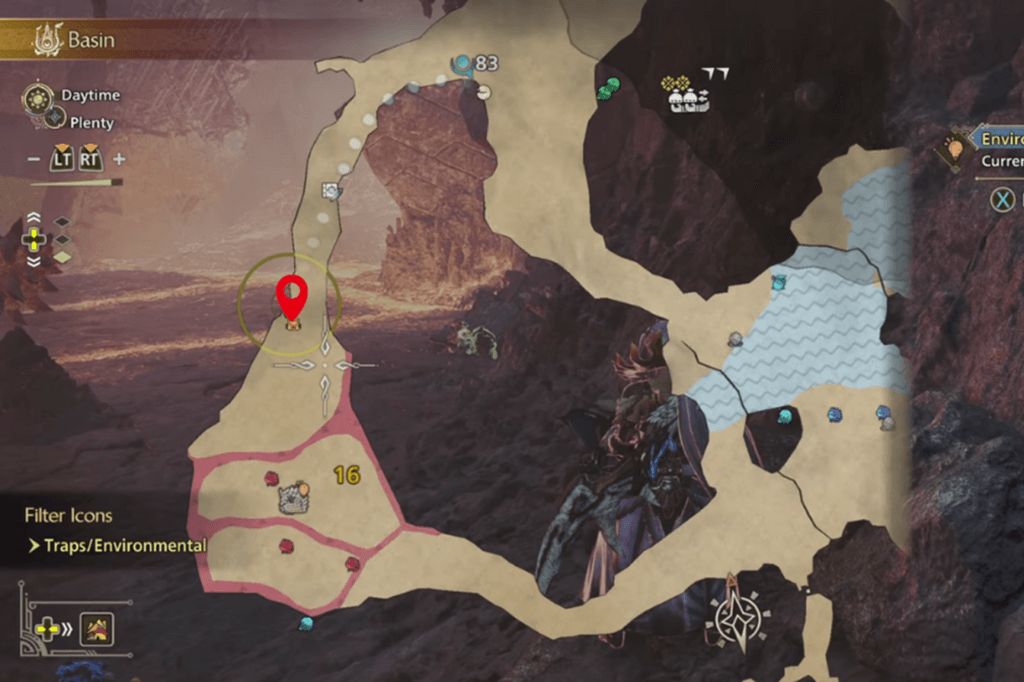
Task: Click the plus zoom-in symbol
Action: (119, 159)
